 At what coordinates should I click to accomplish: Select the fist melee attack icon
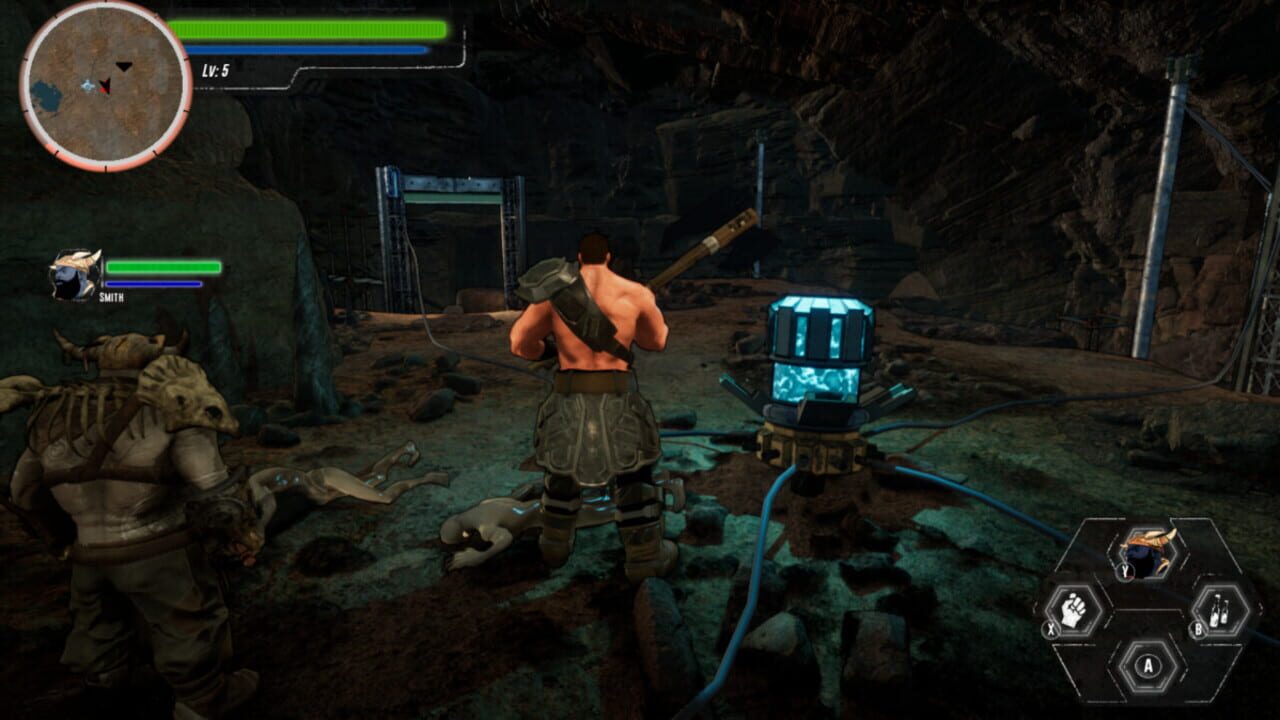1073,610
